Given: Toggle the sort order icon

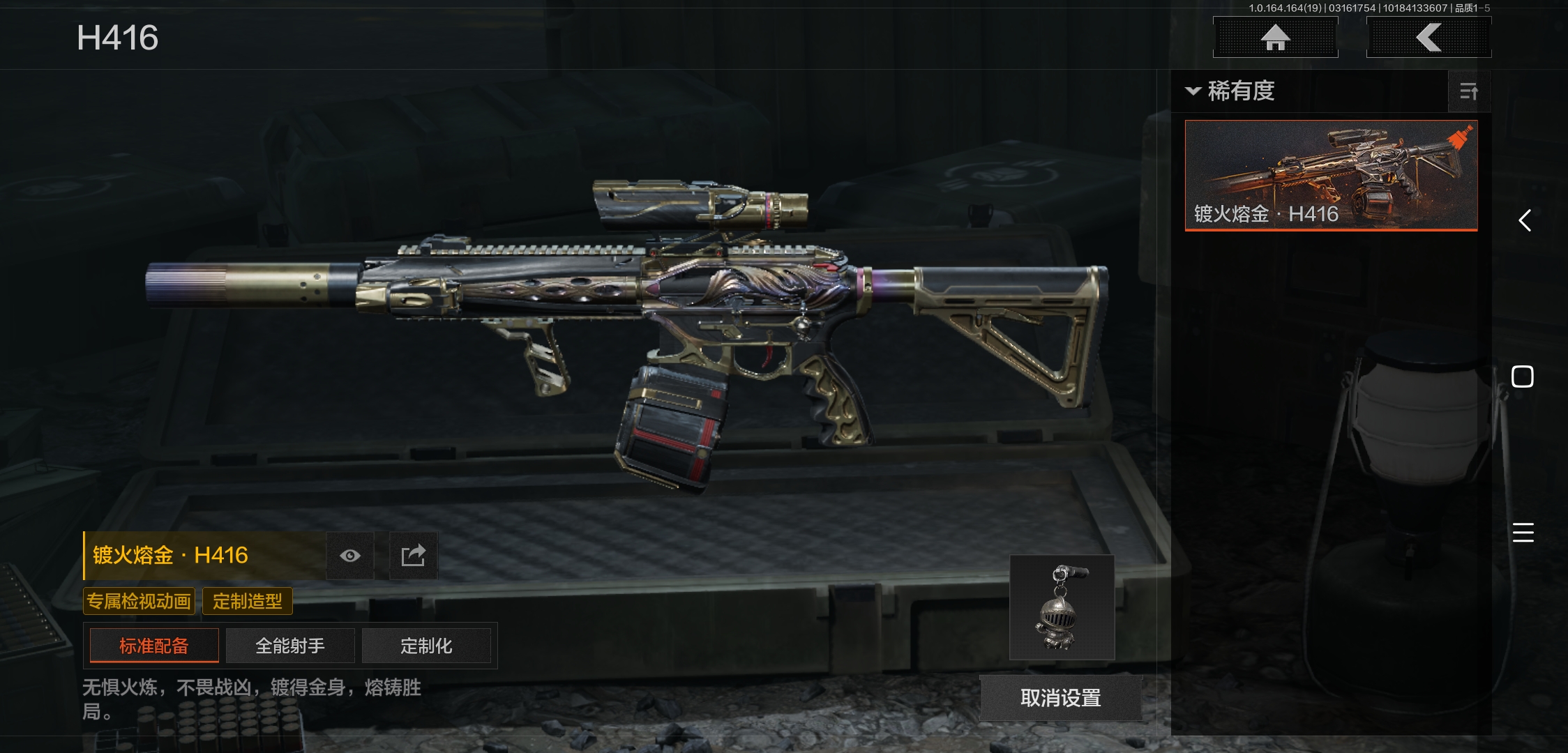Looking at the screenshot, I should tap(1468, 91).
